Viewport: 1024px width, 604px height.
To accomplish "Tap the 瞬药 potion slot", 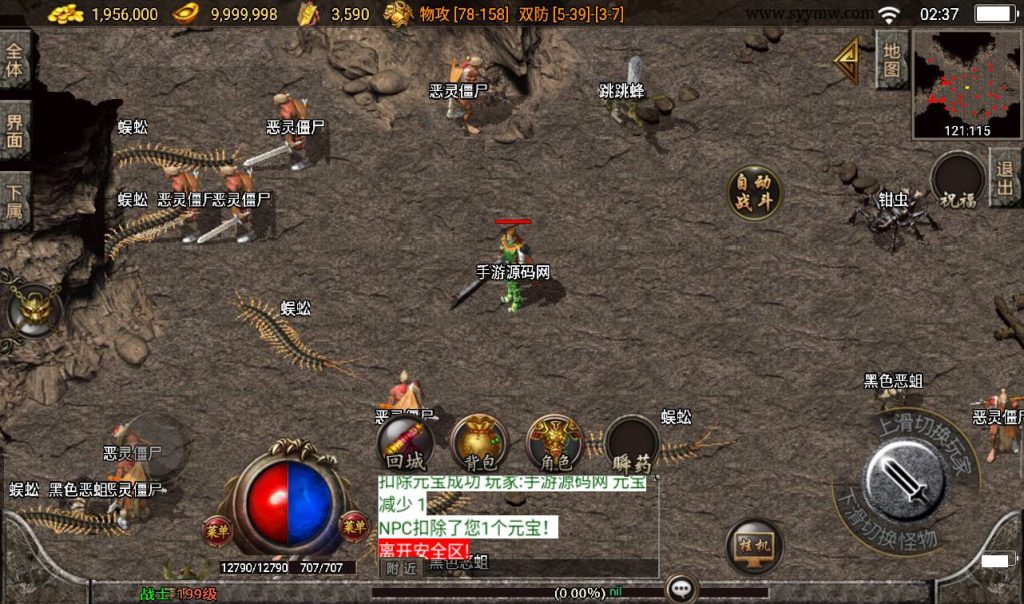I will (632, 444).
